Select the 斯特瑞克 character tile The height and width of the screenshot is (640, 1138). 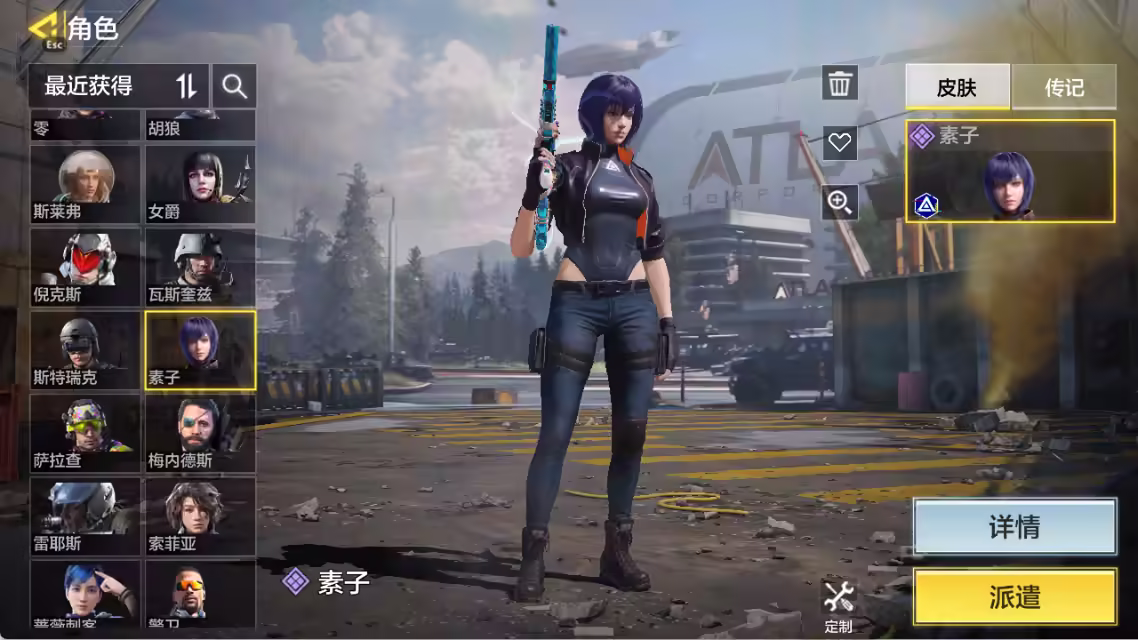tap(85, 349)
